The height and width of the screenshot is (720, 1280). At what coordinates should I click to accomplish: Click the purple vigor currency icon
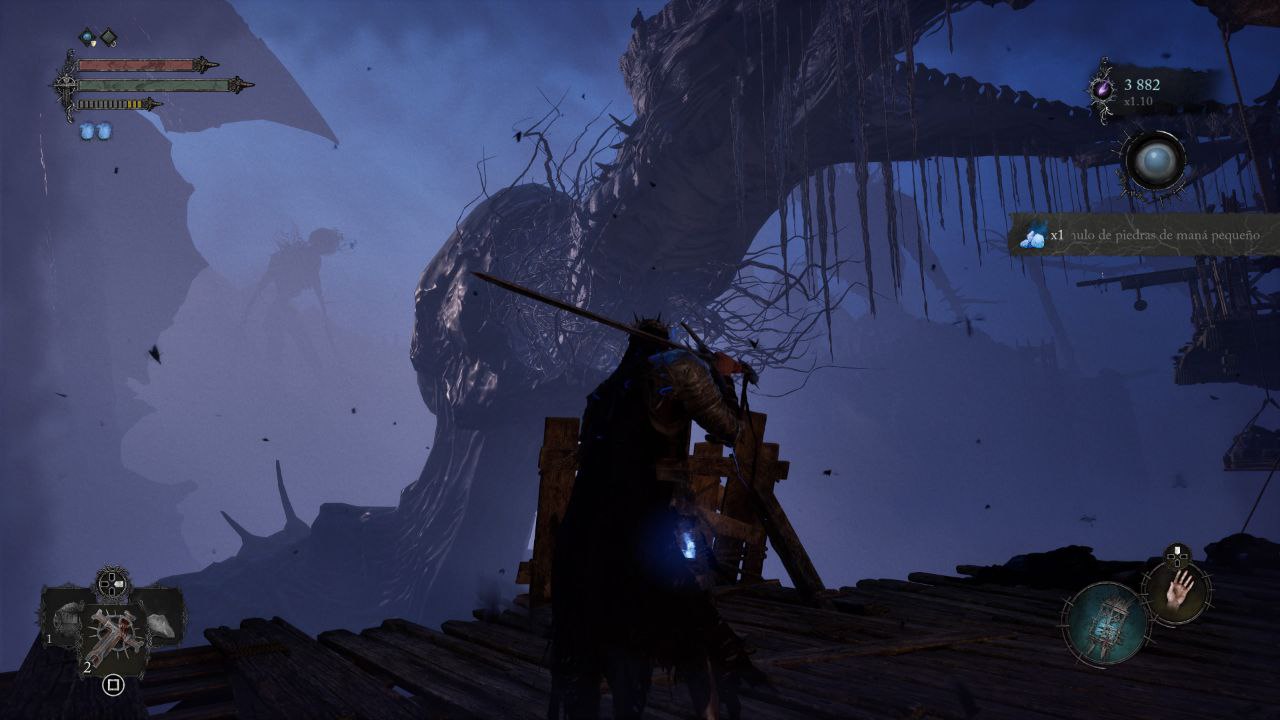[x=1103, y=89]
